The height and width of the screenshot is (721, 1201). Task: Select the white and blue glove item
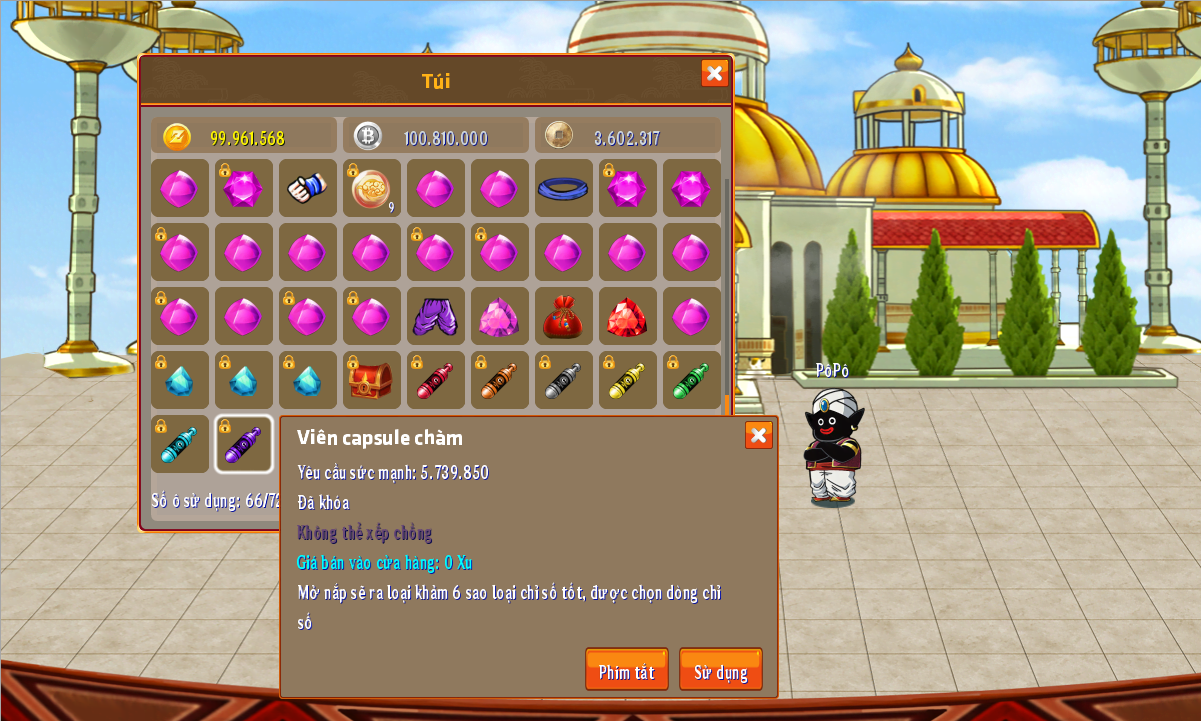click(307, 188)
